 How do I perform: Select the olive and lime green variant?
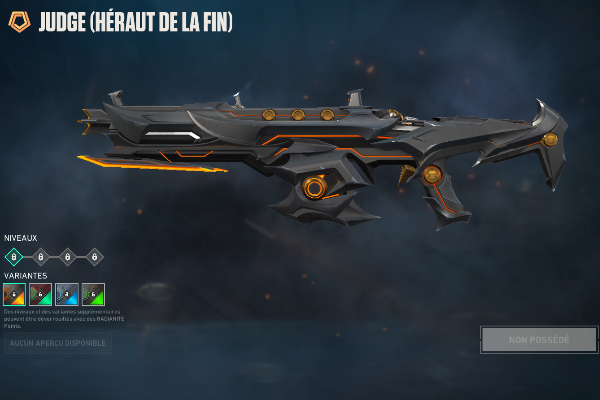point(93,294)
